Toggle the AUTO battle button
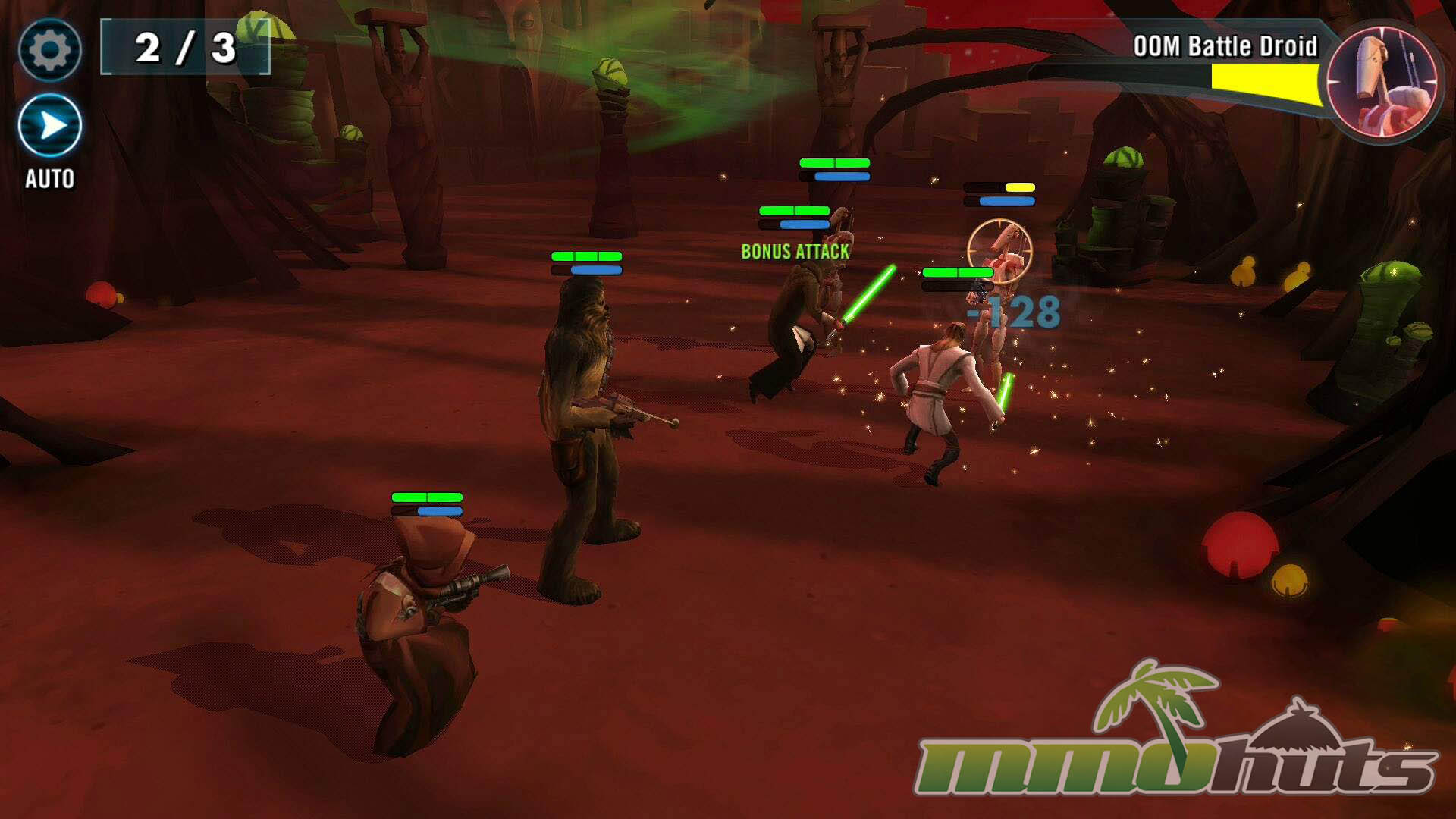Viewport: 1456px width, 819px height. click(x=50, y=126)
